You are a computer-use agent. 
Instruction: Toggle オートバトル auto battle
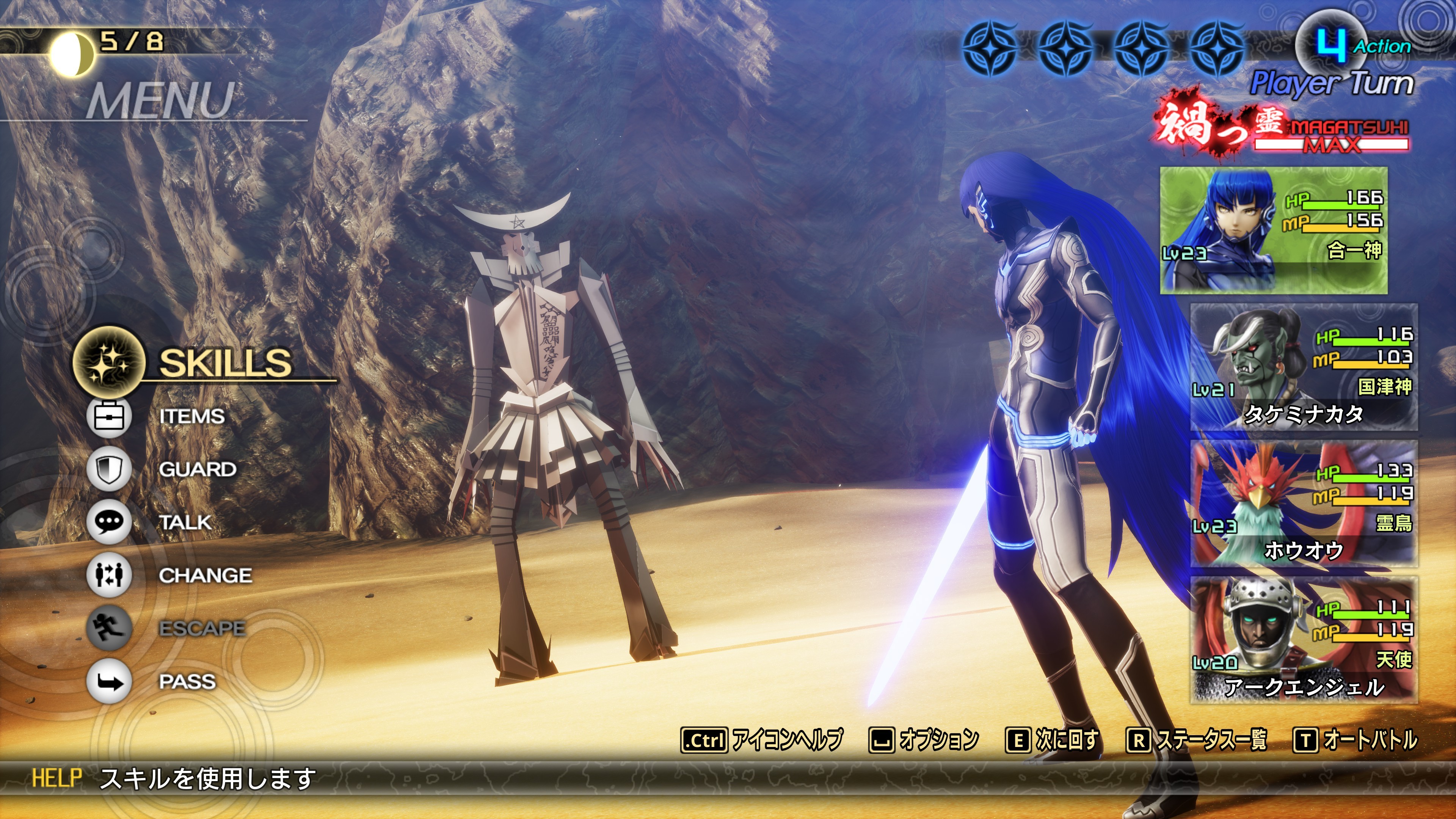point(1370,740)
